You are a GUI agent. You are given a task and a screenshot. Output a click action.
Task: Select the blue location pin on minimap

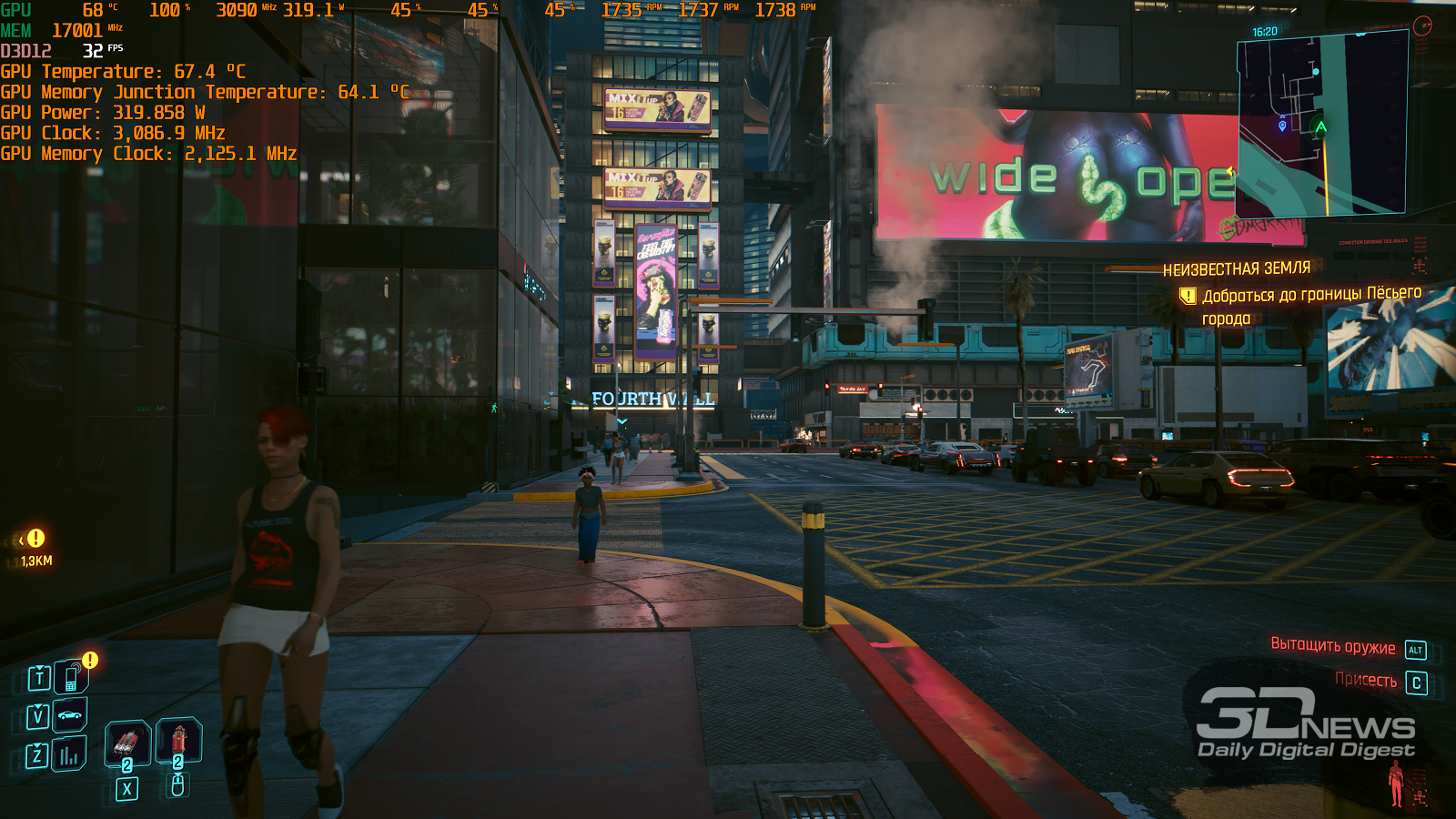1282,126
